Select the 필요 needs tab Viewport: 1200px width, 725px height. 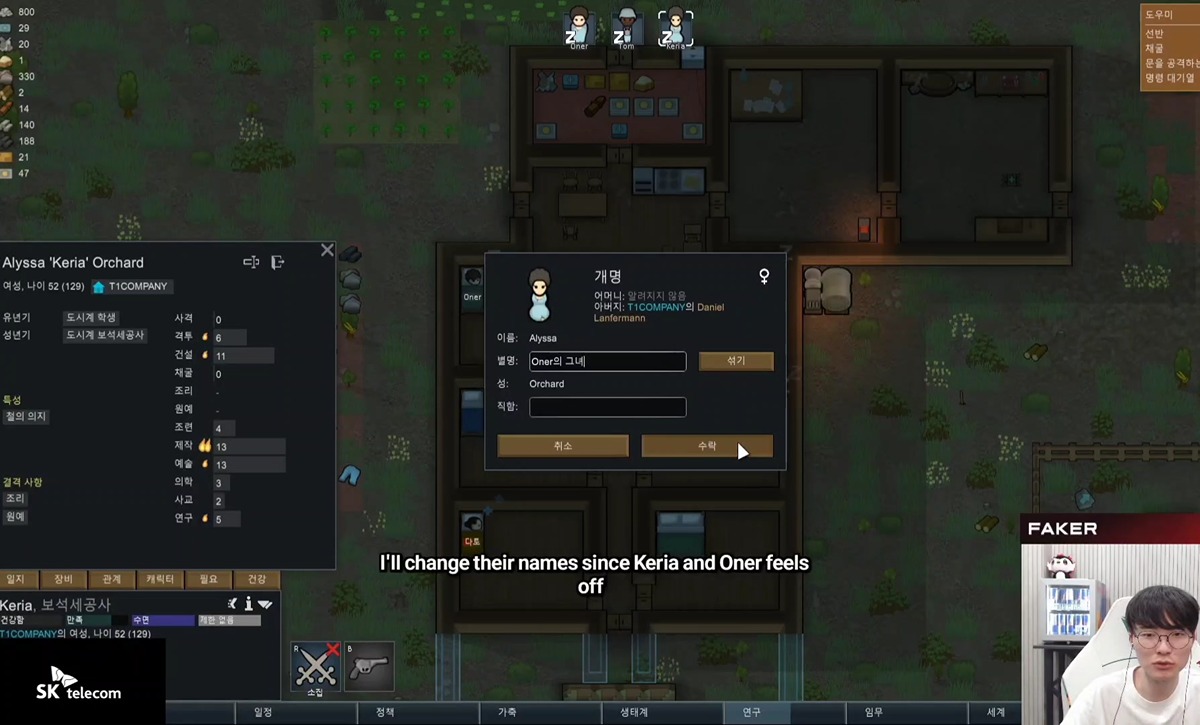[208, 579]
